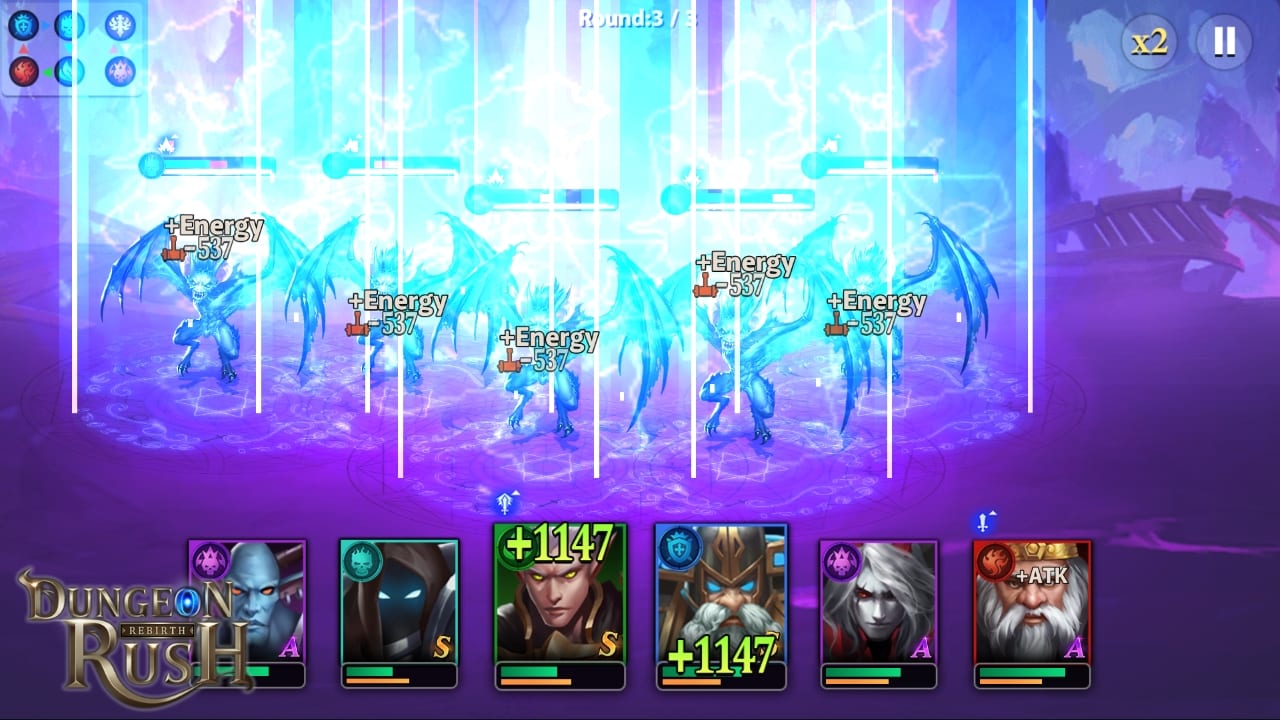Screen dimensions: 1280x720
Task: Select the blue-skinned ogre hero card
Action: (248, 602)
